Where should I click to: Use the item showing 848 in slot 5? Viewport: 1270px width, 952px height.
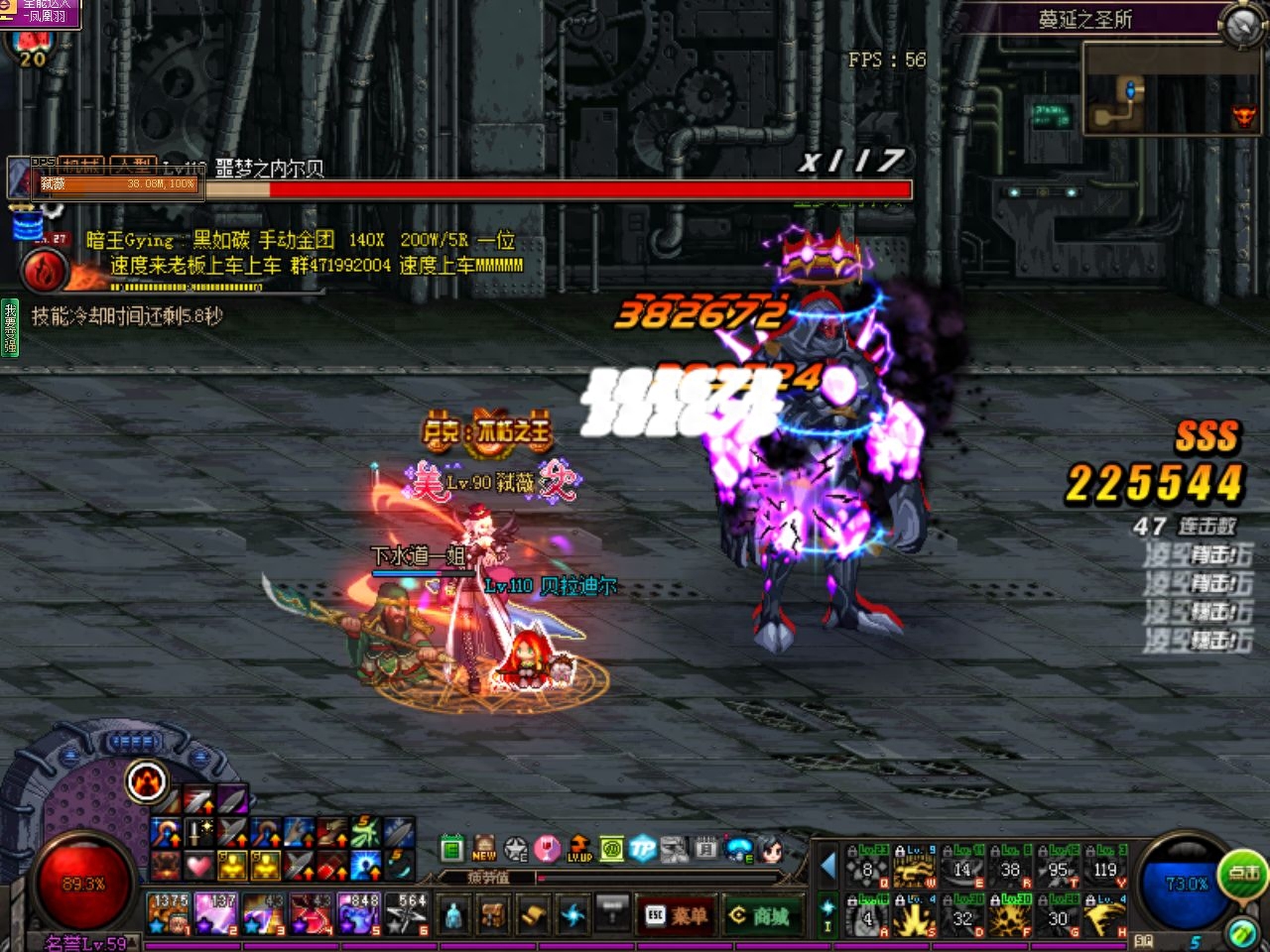[358, 913]
